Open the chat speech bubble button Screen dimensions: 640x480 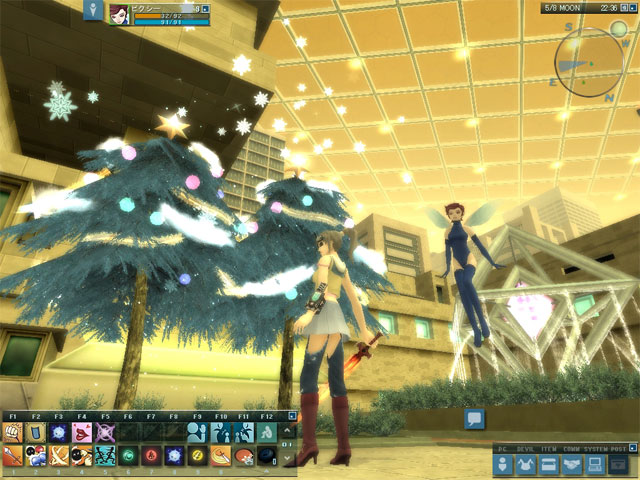point(474,420)
